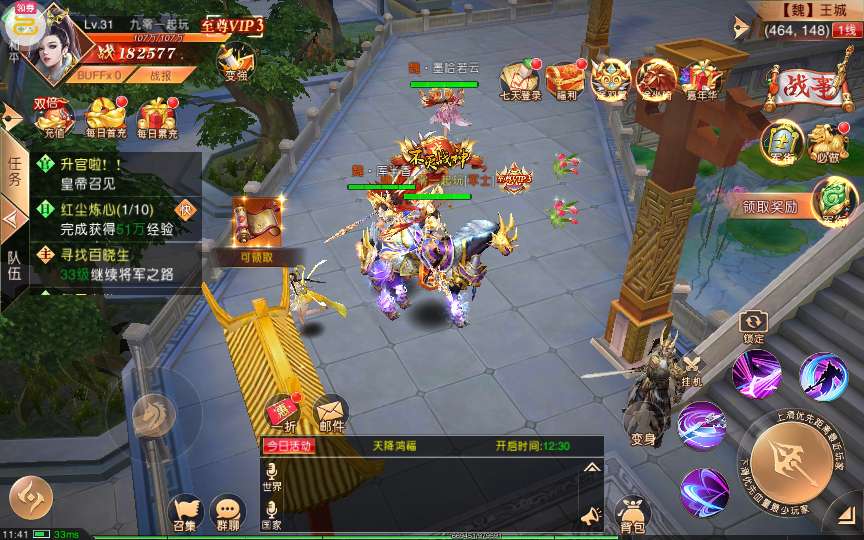Toggle 挂机 auto-battle crossed swords

(691, 369)
